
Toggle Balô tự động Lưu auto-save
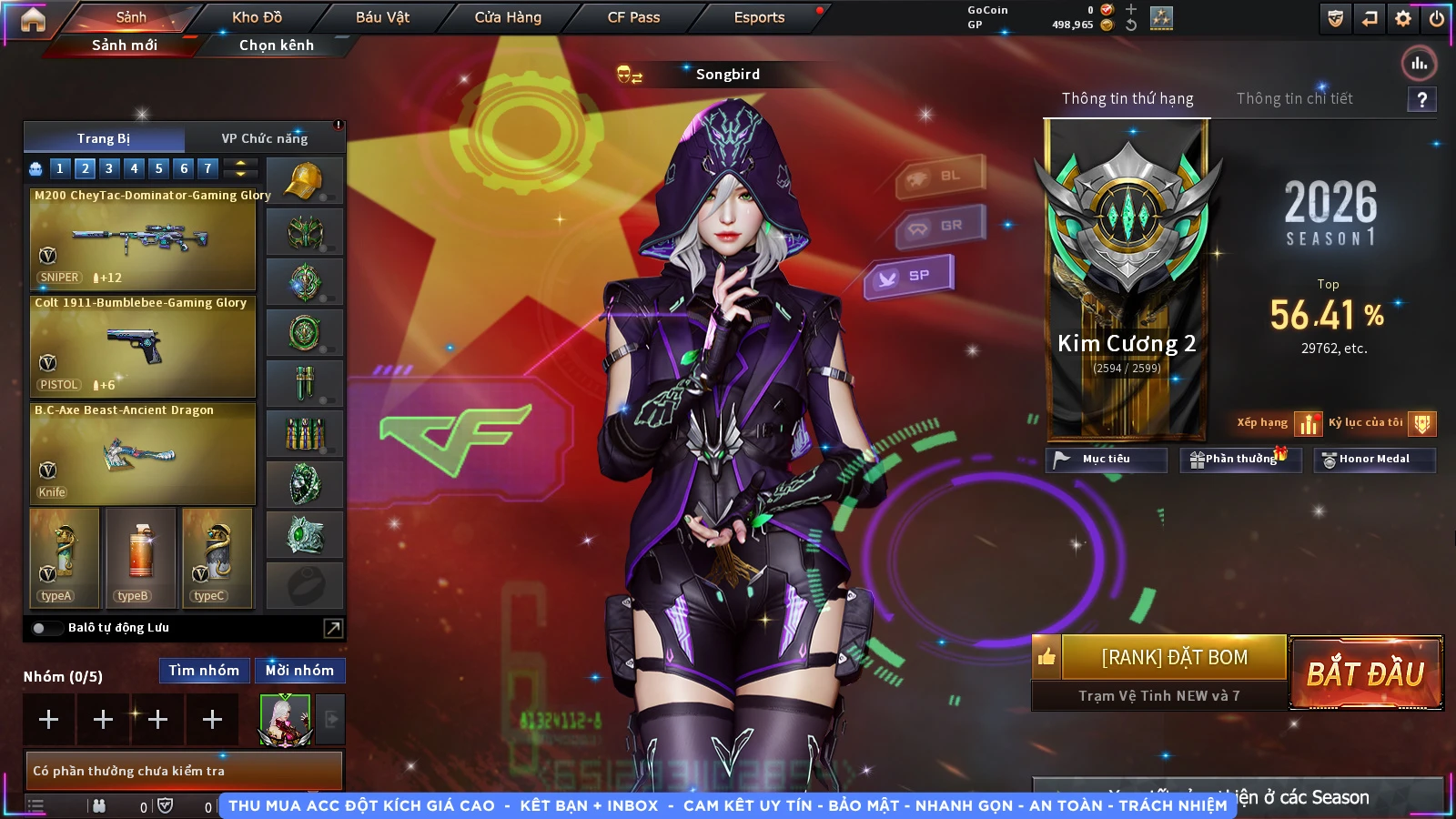tap(41, 628)
